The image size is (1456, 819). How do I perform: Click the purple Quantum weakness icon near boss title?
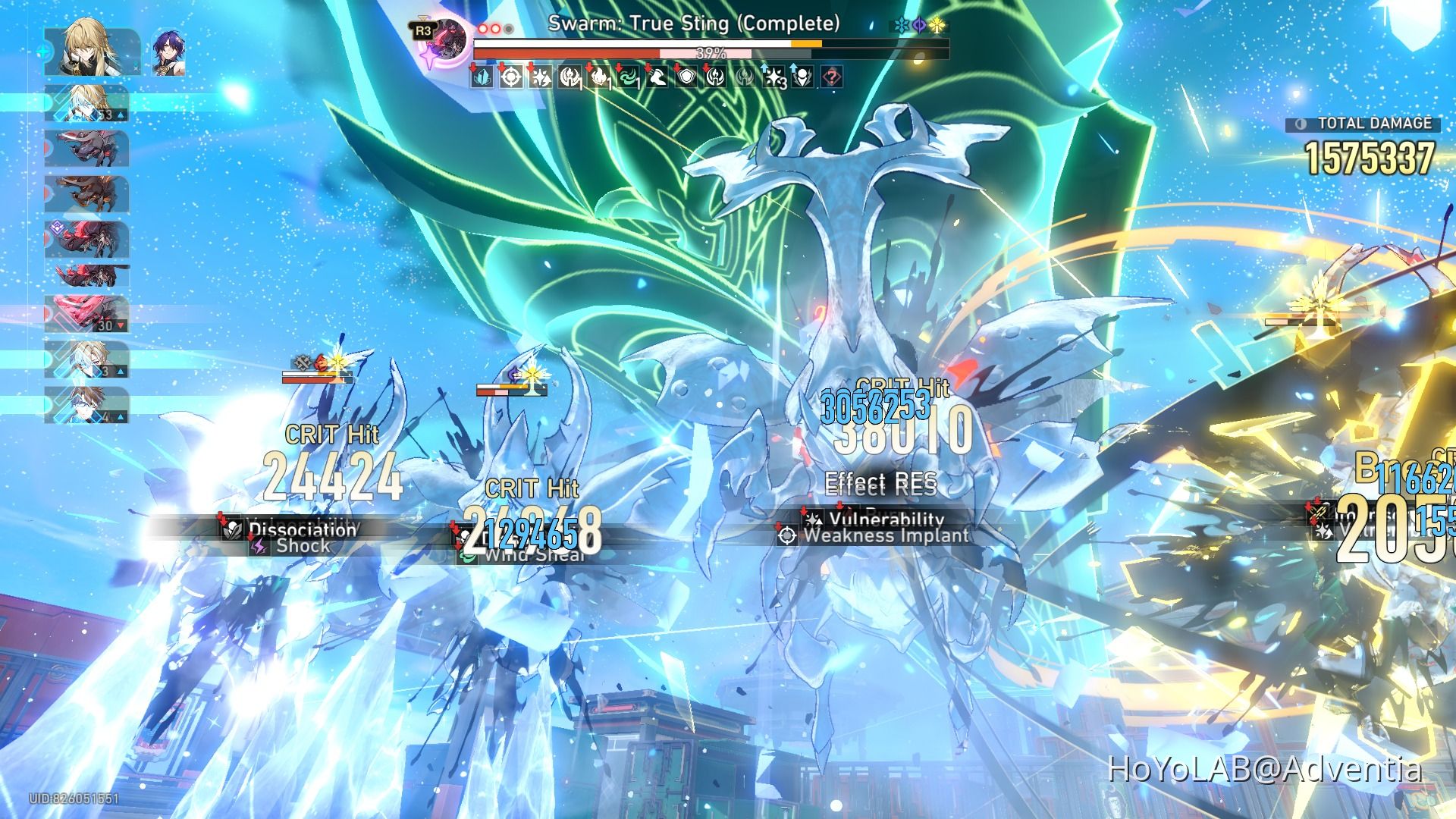(918, 25)
